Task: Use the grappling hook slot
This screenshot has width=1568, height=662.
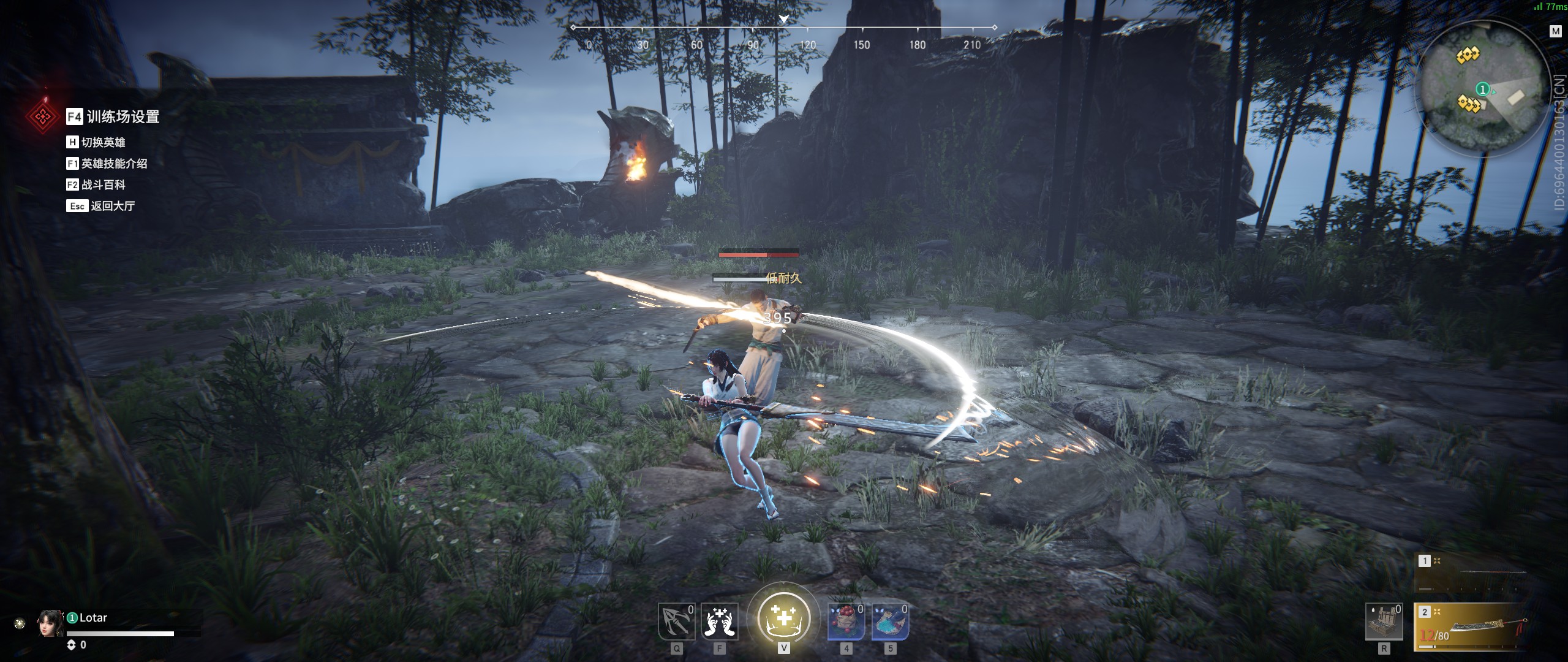Action: click(676, 622)
